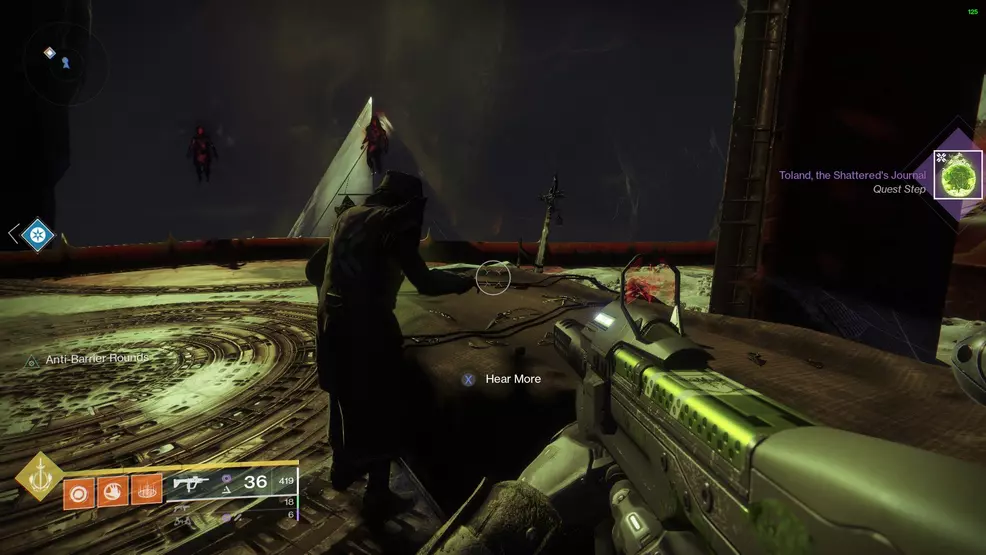Select the equipped auto rifle weapon icon
986x555 pixels.
(x=192, y=483)
